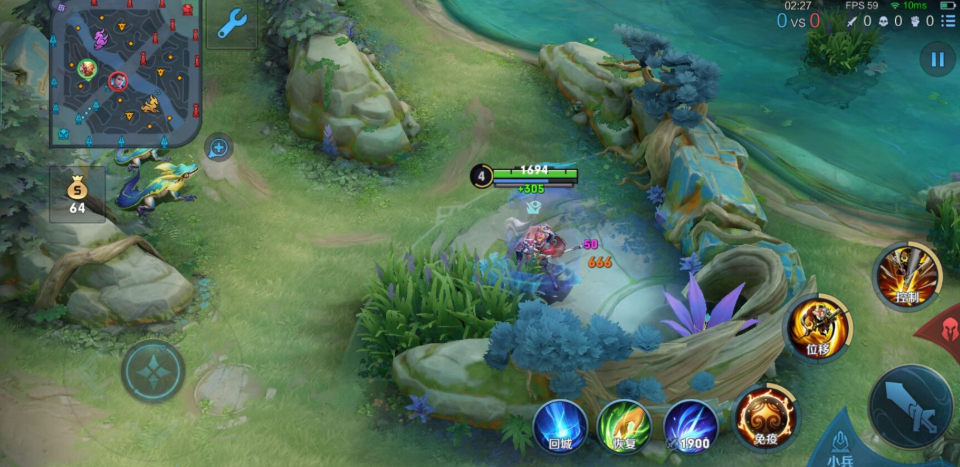Viewport: 960px width, 467px height.
Task: Tap the blue 1900 skill icon
Action: [690, 426]
